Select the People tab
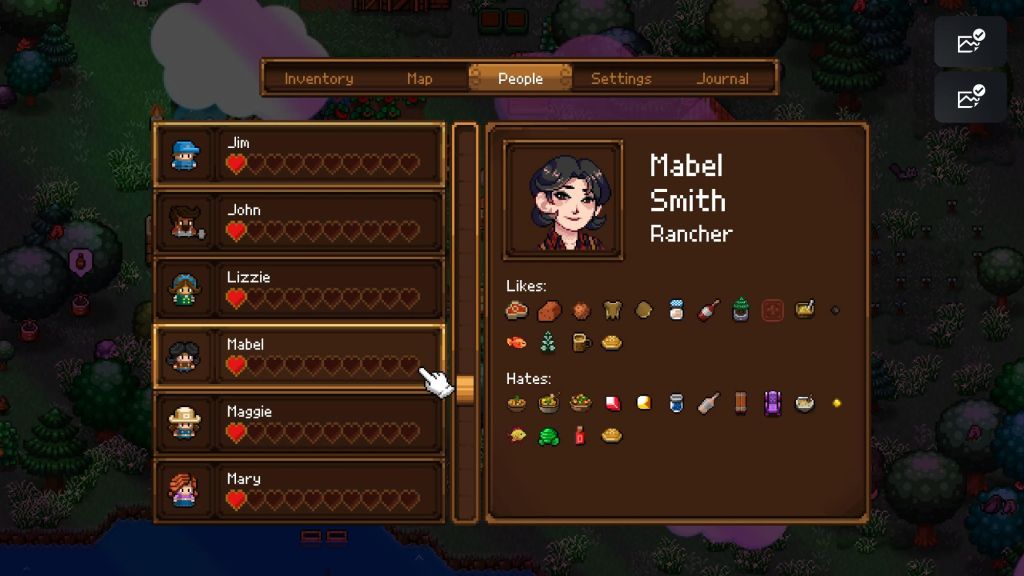Viewport: 1024px width, 576px height. 520,78
